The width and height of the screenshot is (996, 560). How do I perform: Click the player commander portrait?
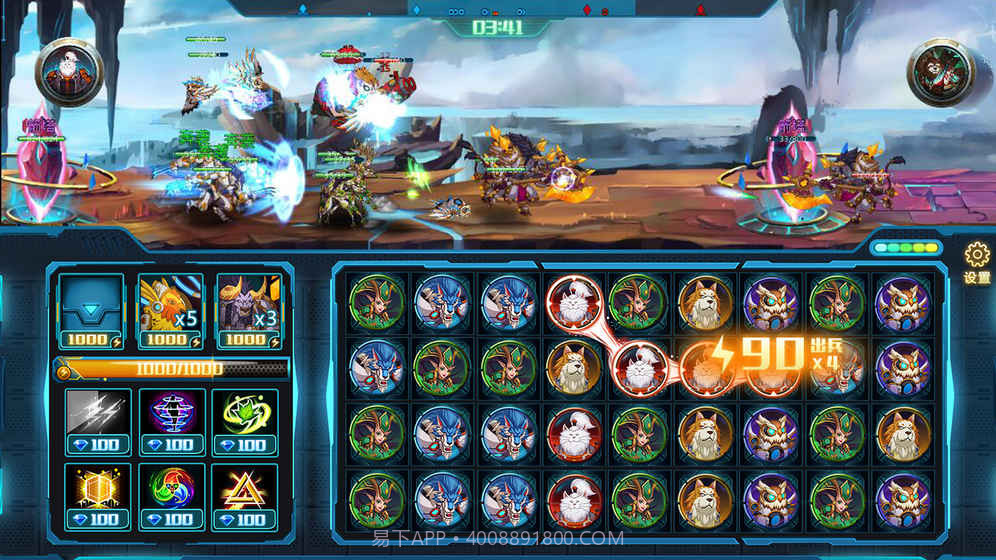click(x=71, y=70)
